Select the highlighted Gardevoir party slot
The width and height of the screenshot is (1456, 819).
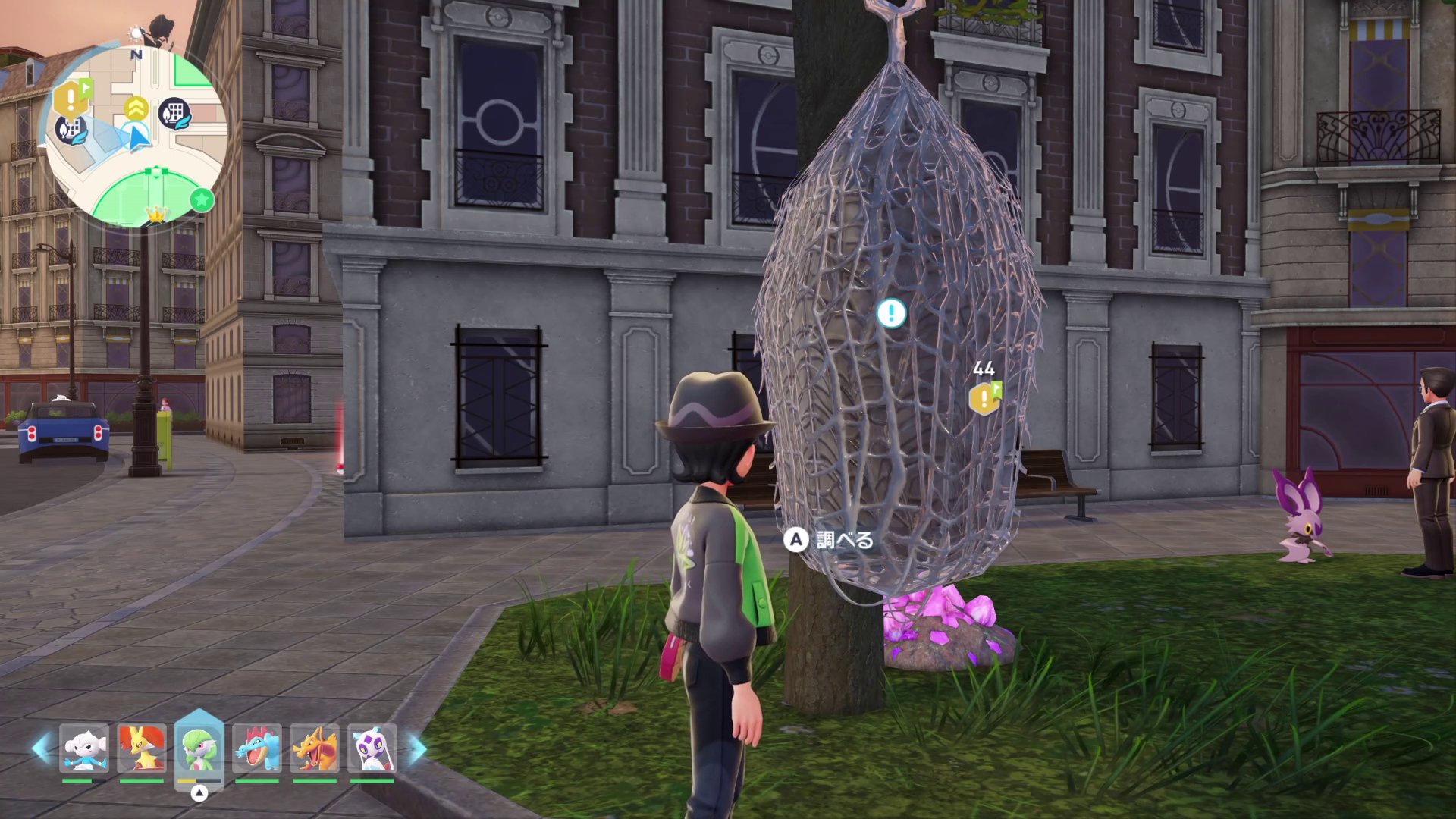click(x=199, y=749)
